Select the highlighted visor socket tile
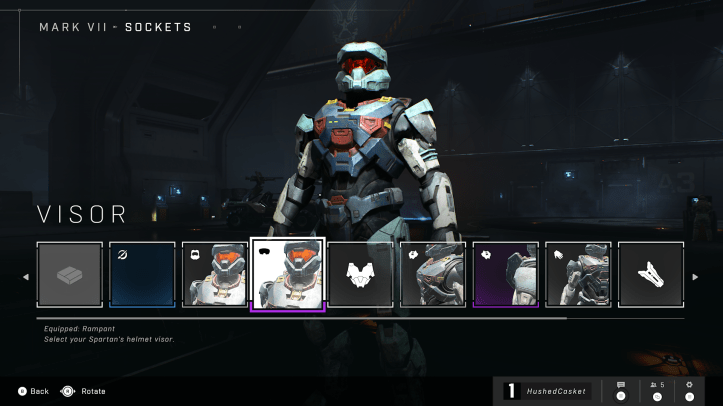This screenshot has width=723, height=406. [x=288, y=274]
